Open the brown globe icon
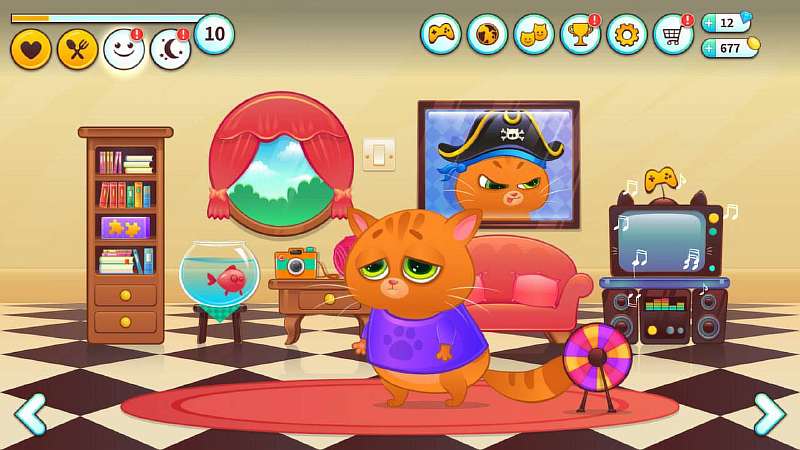800x450 pixels. 487,34
